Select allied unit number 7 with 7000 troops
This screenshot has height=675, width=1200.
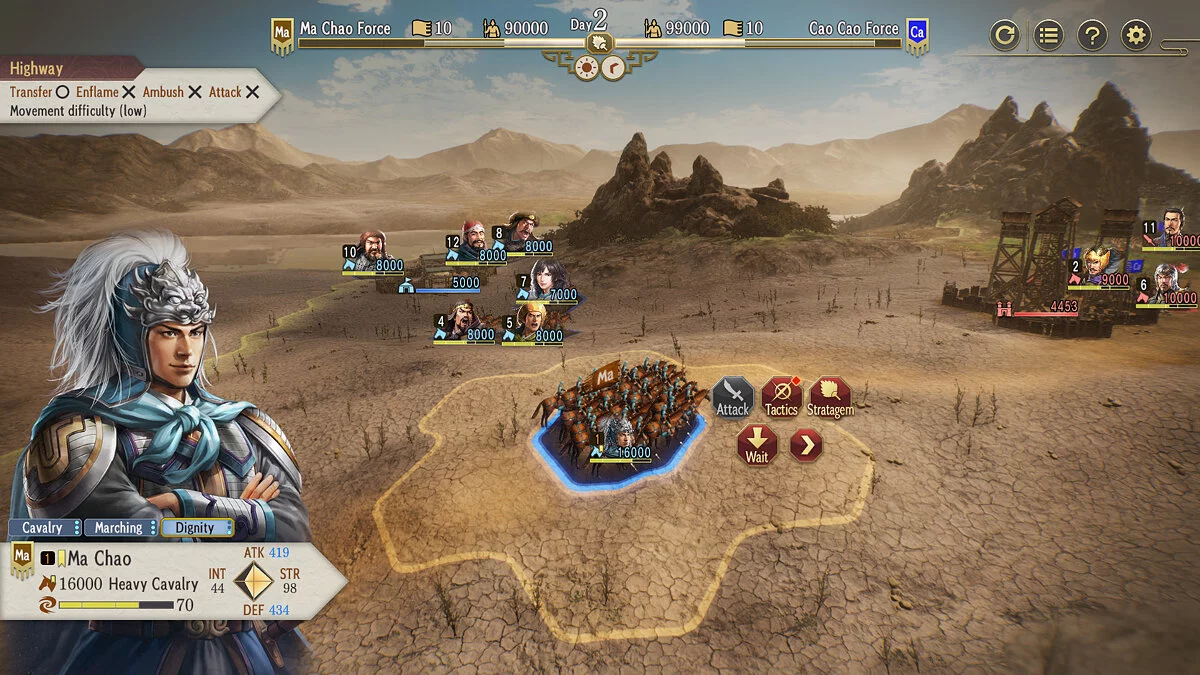546,281
